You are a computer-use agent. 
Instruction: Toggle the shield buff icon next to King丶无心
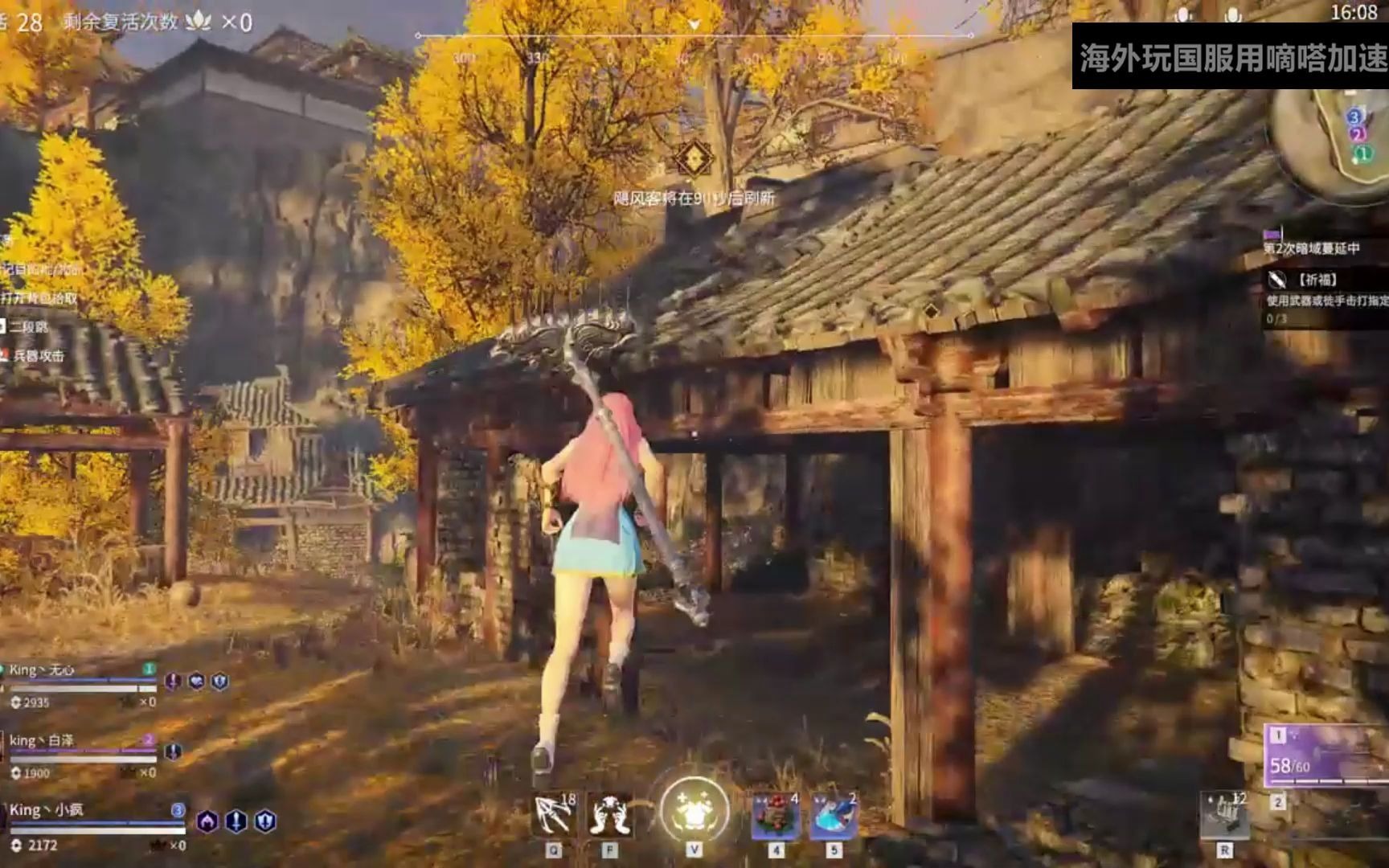(220, 682)
